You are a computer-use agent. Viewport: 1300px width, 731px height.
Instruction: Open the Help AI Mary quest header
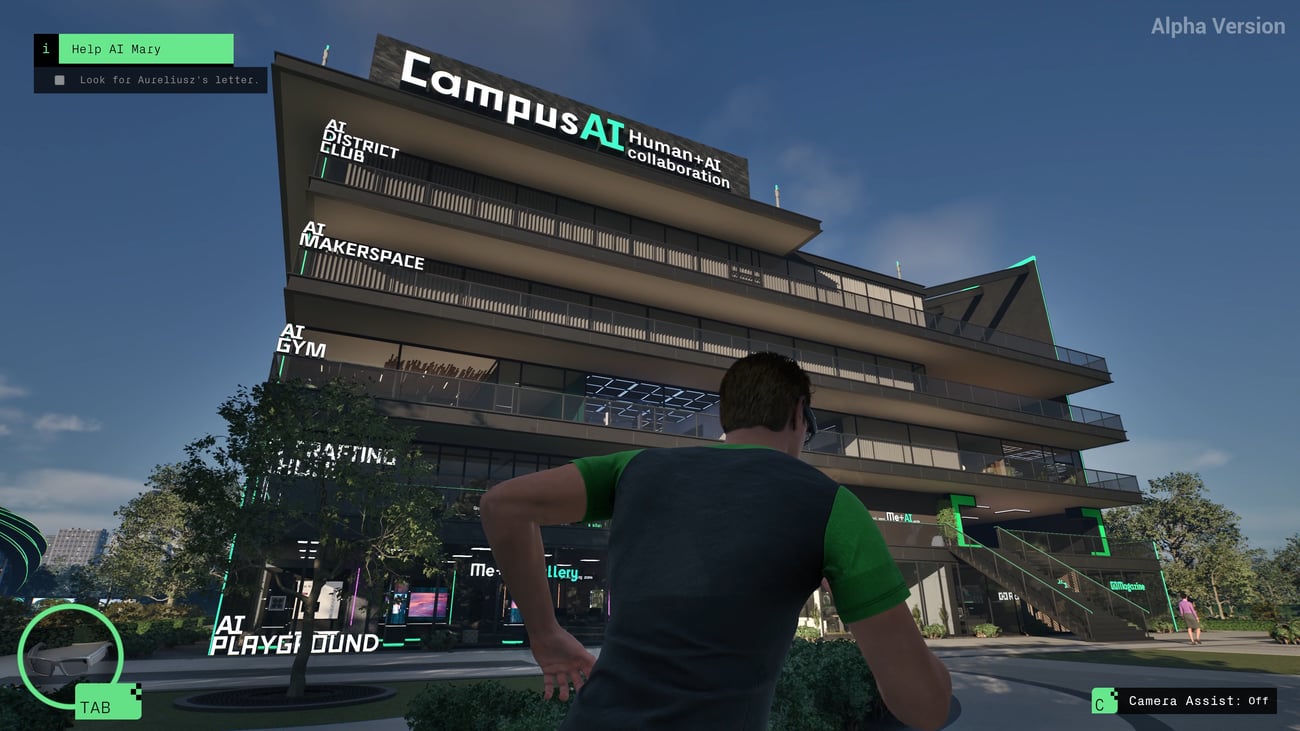(x=145, y=49)
